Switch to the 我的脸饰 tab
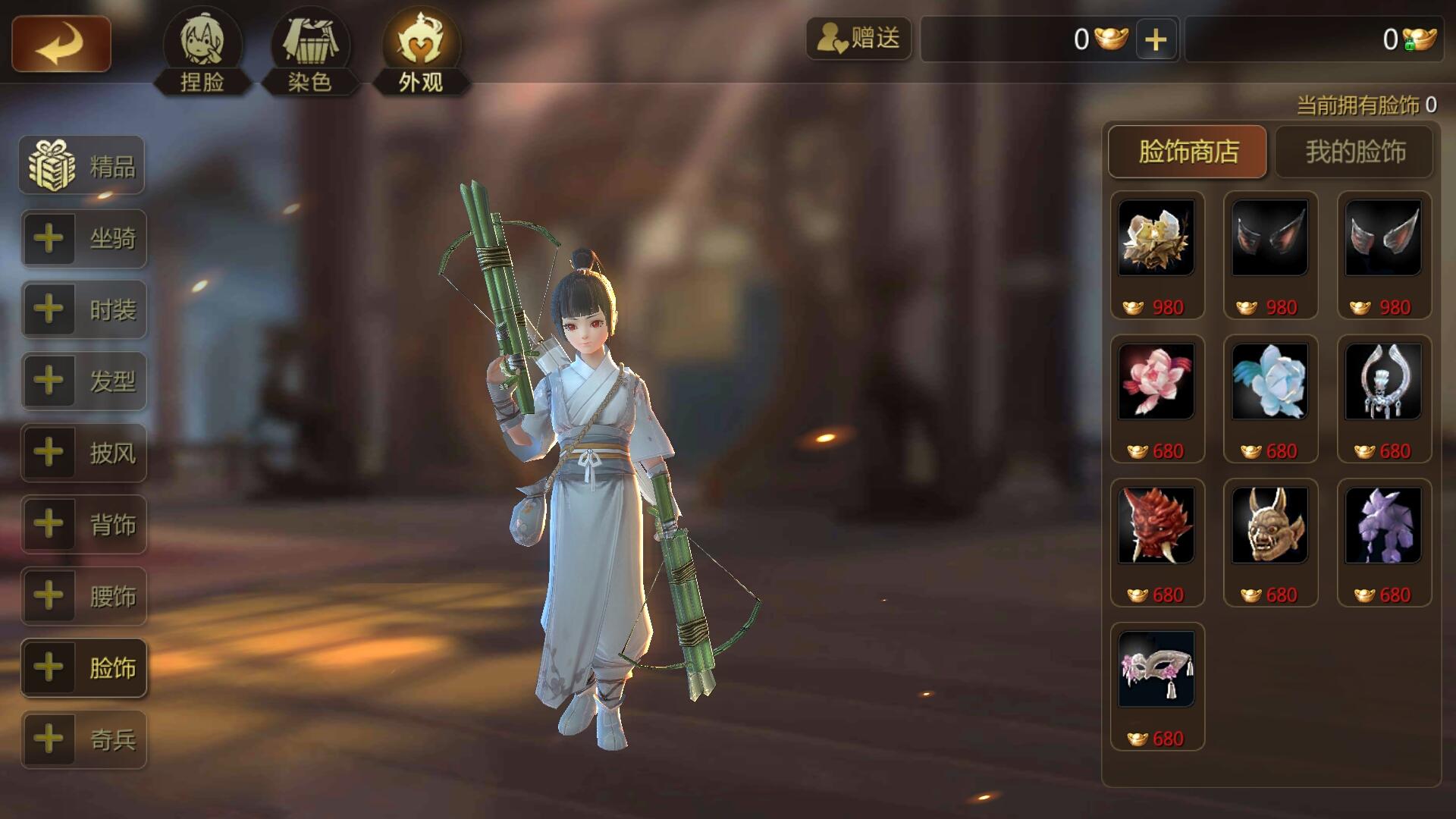Viewport: 1456px width, 819px height. (x=1355, y=152)
